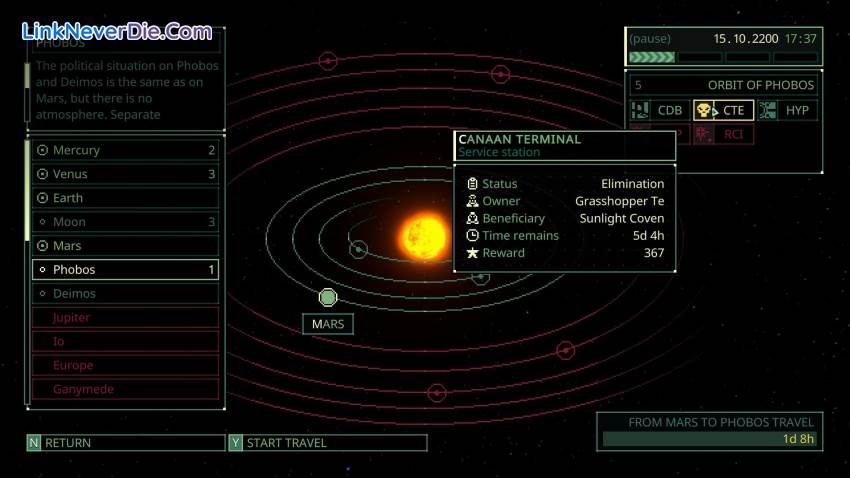Pick Europe in the destination list
This screenshot has width=850, height=478.
point(125,365)
